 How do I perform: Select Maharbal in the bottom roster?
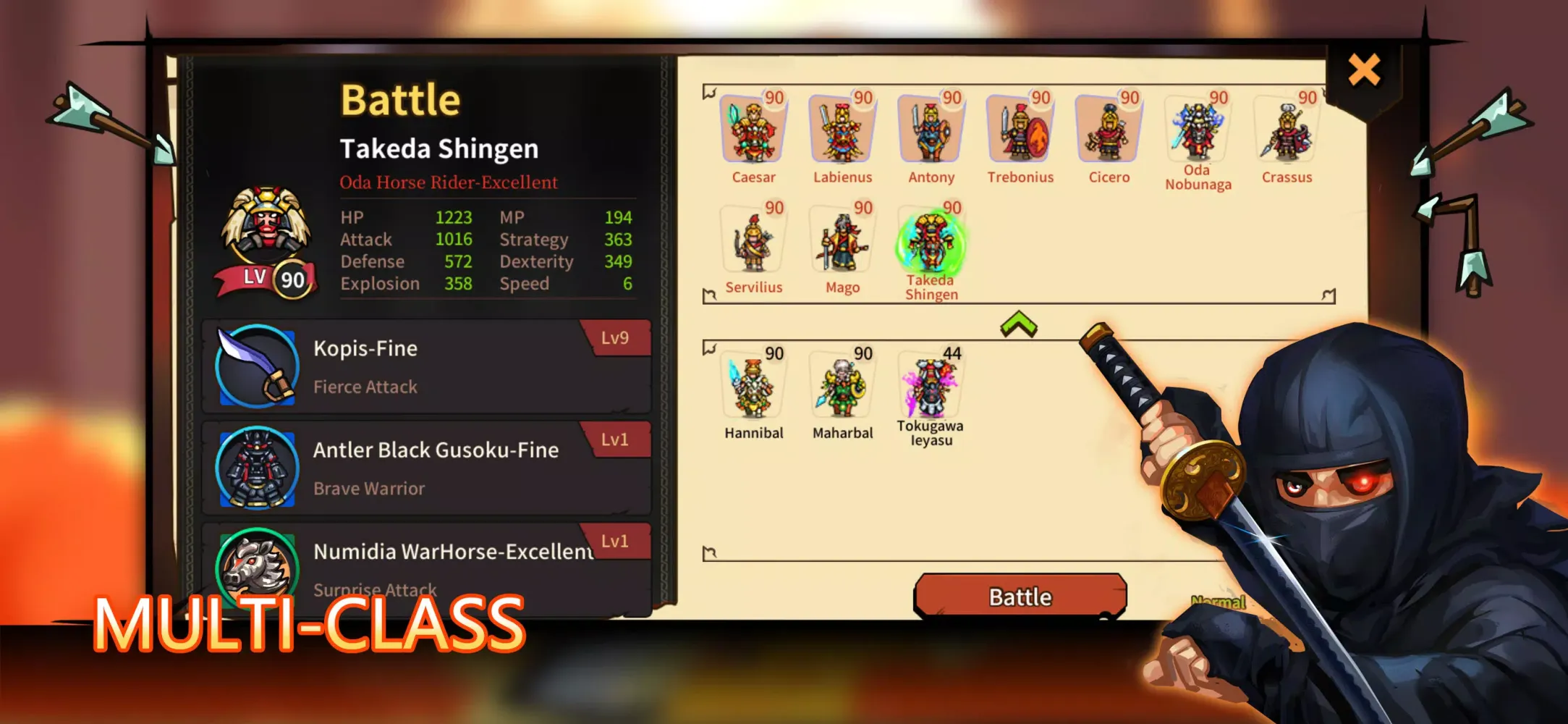pyautogui.click(x=842, y=386)
